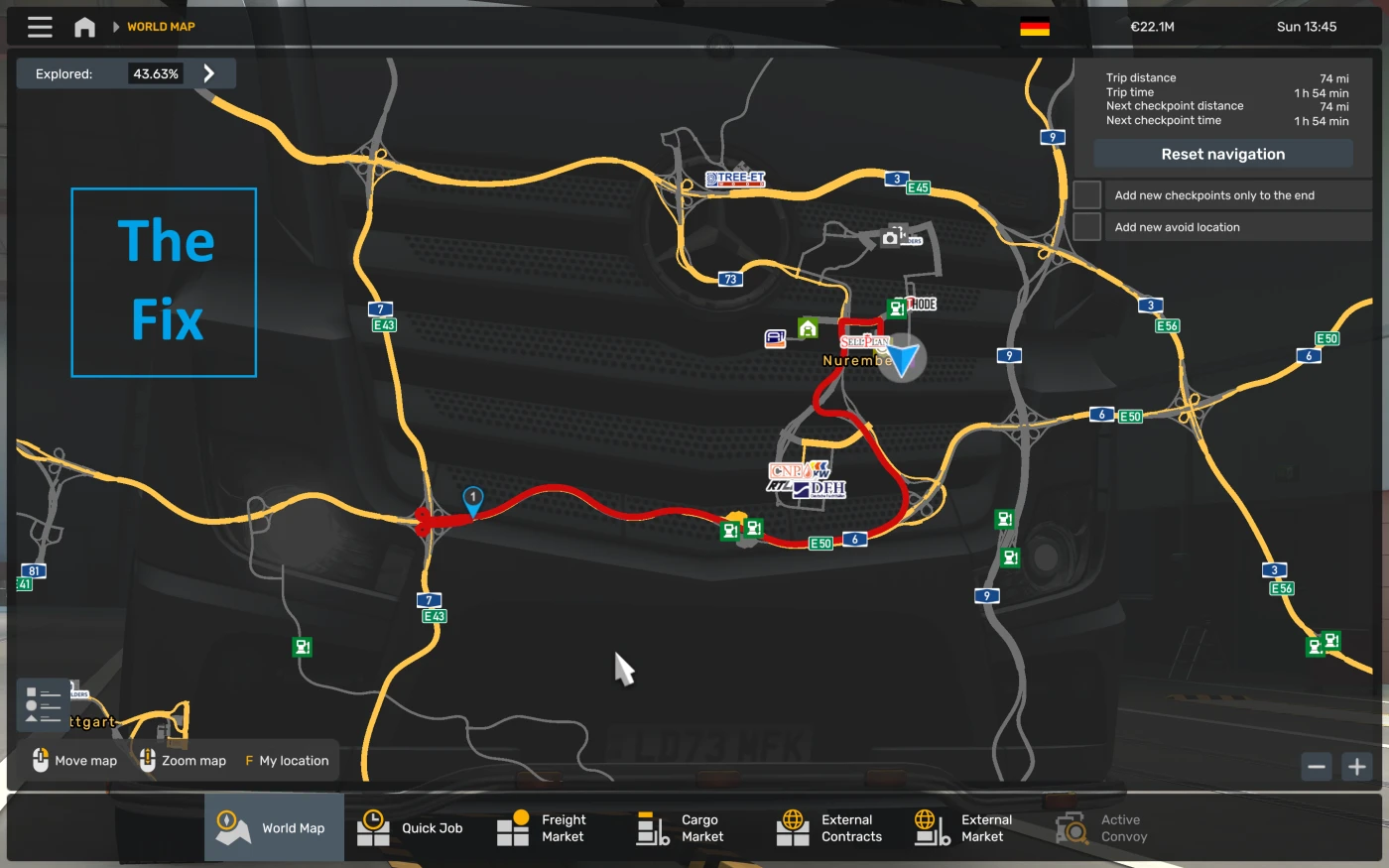
Task: Expand the Explored percentage arrow
Action: (x=208, y=72)
